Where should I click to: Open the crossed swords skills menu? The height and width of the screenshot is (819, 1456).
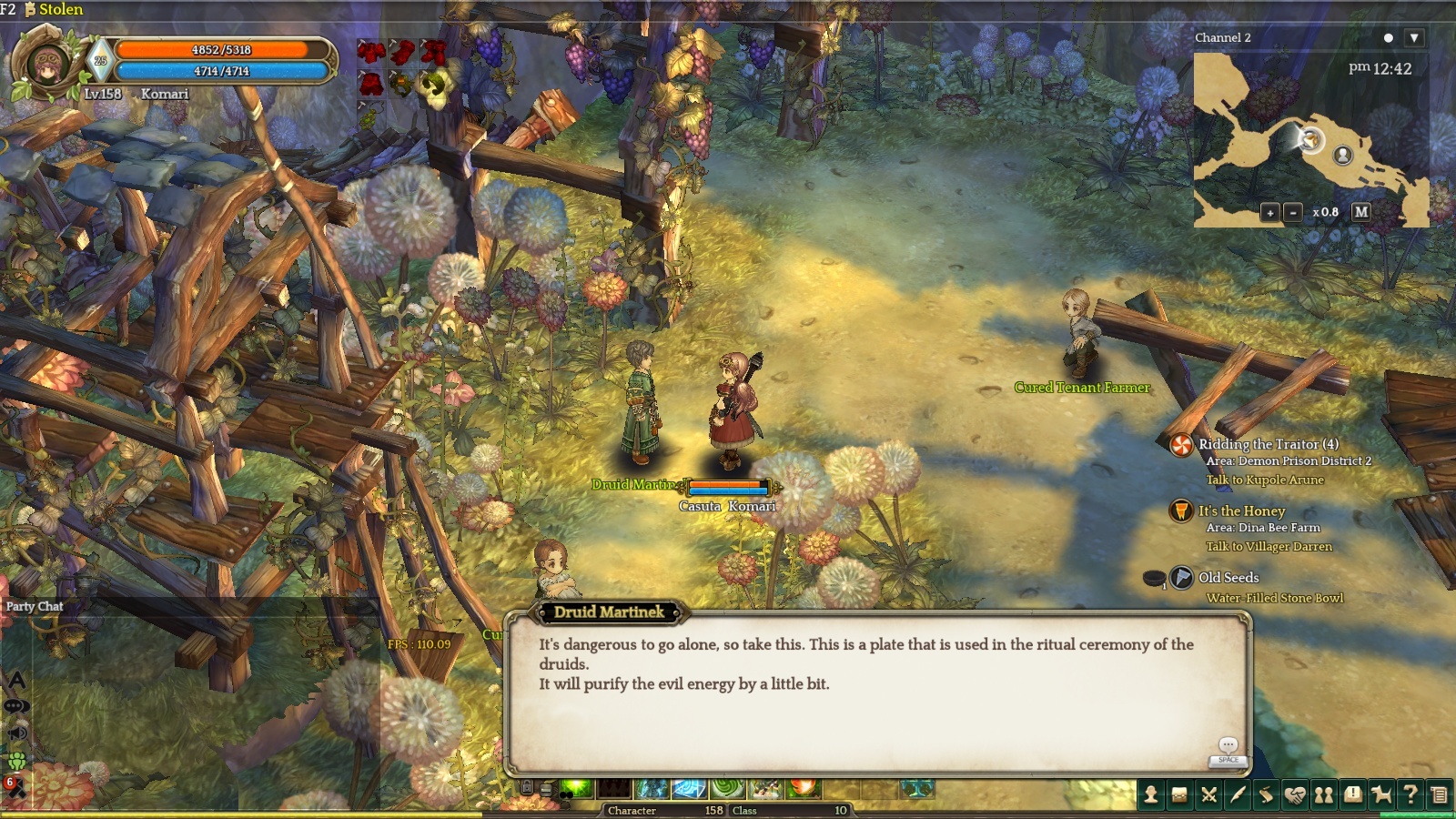(x=1208, y=795)
